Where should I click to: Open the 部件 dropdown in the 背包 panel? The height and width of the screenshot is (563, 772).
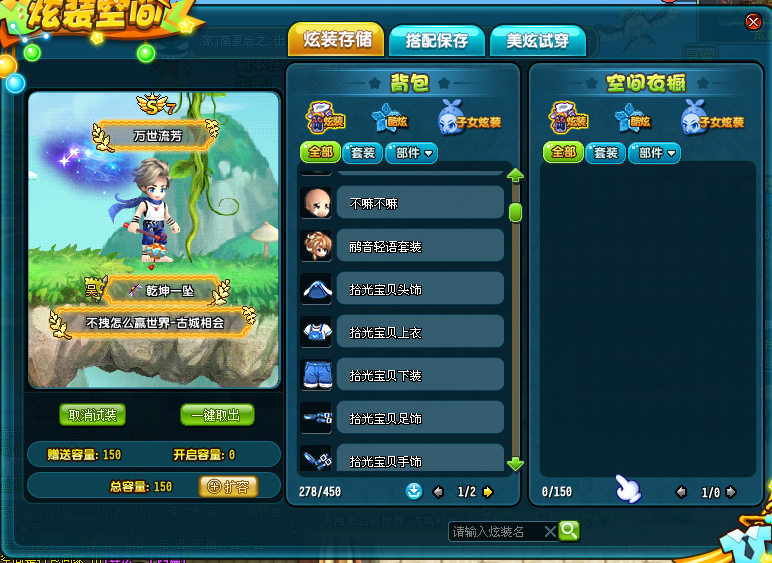(412, 153)
